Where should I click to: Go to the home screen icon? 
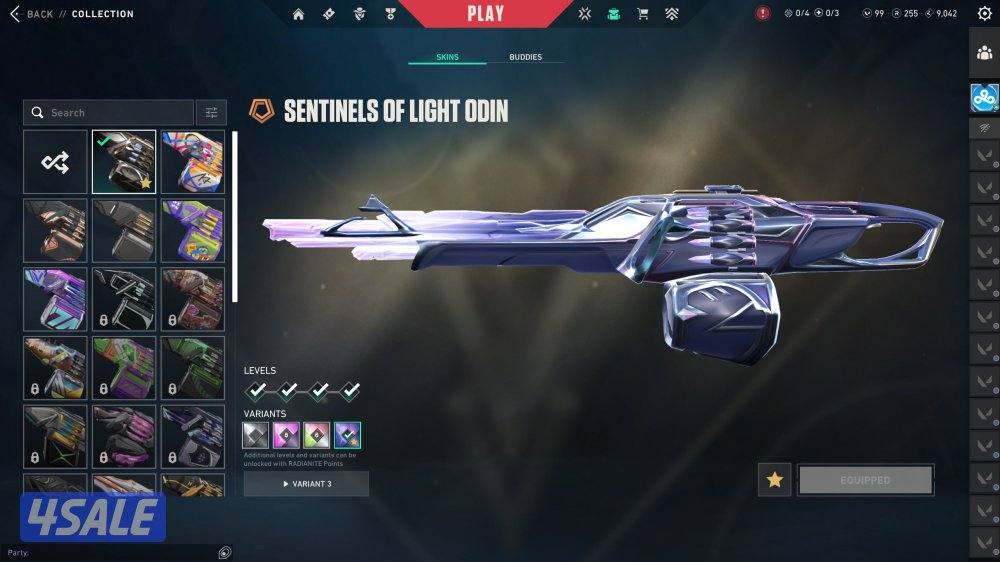[x=298, y=14]
